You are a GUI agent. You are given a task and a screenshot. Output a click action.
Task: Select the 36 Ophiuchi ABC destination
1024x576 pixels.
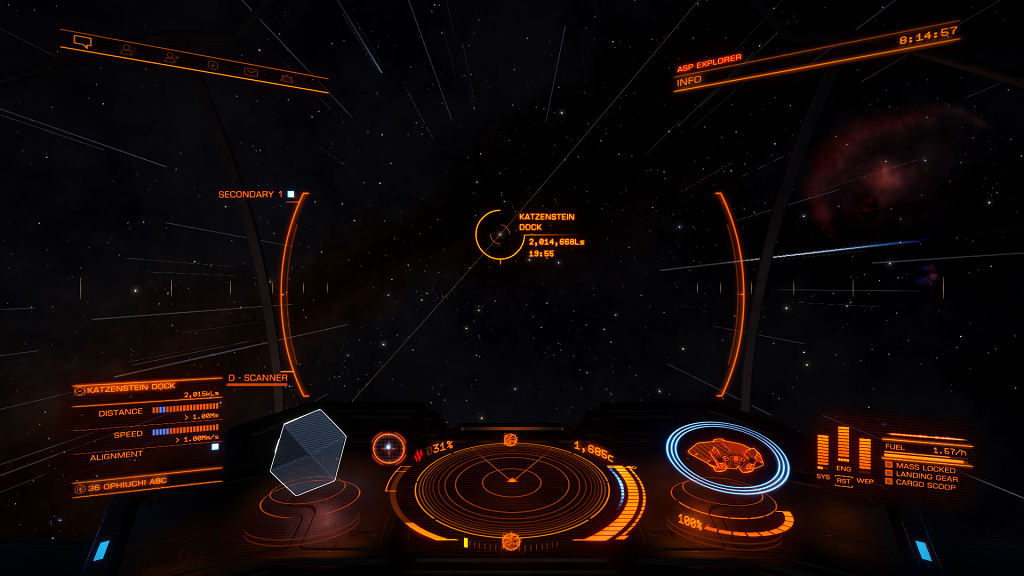(x=118, y=488)
